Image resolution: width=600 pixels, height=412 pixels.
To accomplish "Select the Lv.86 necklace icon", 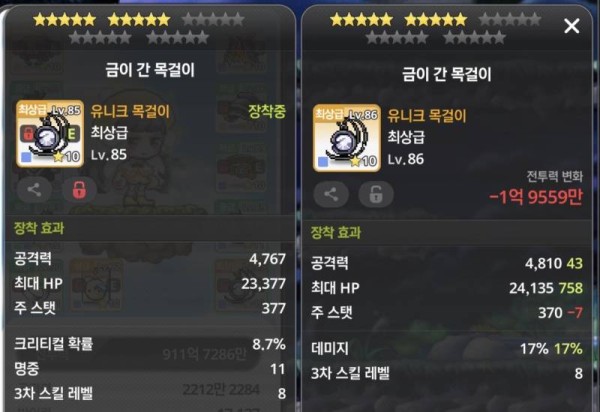I will point(346,138).
